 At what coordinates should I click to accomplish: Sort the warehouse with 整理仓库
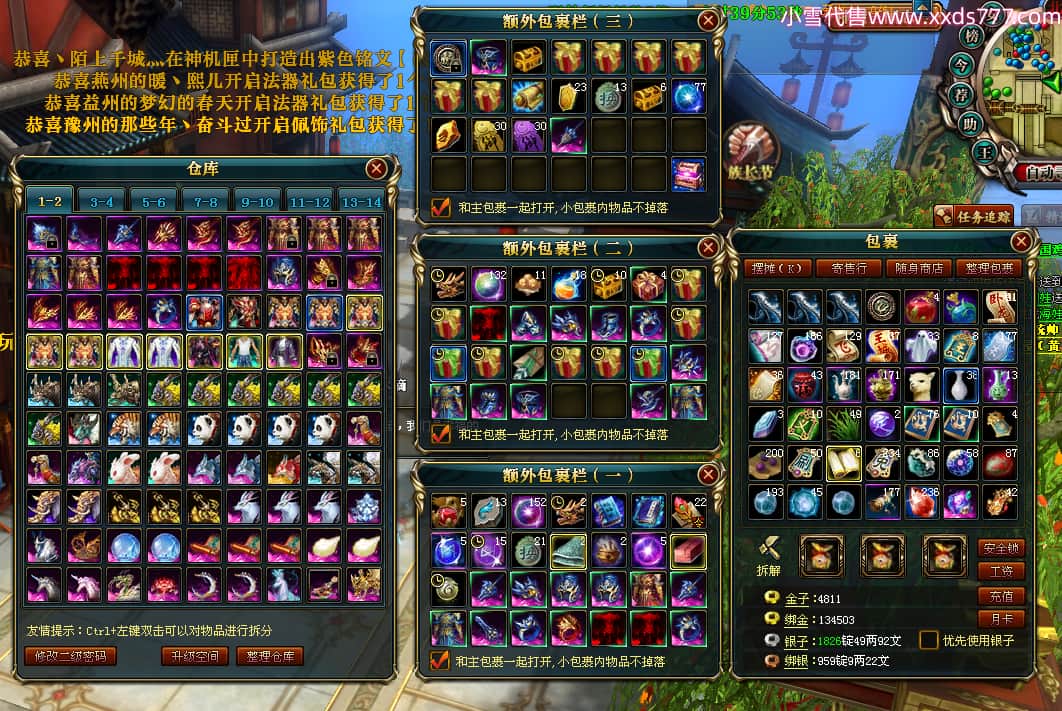click(270, 656)
